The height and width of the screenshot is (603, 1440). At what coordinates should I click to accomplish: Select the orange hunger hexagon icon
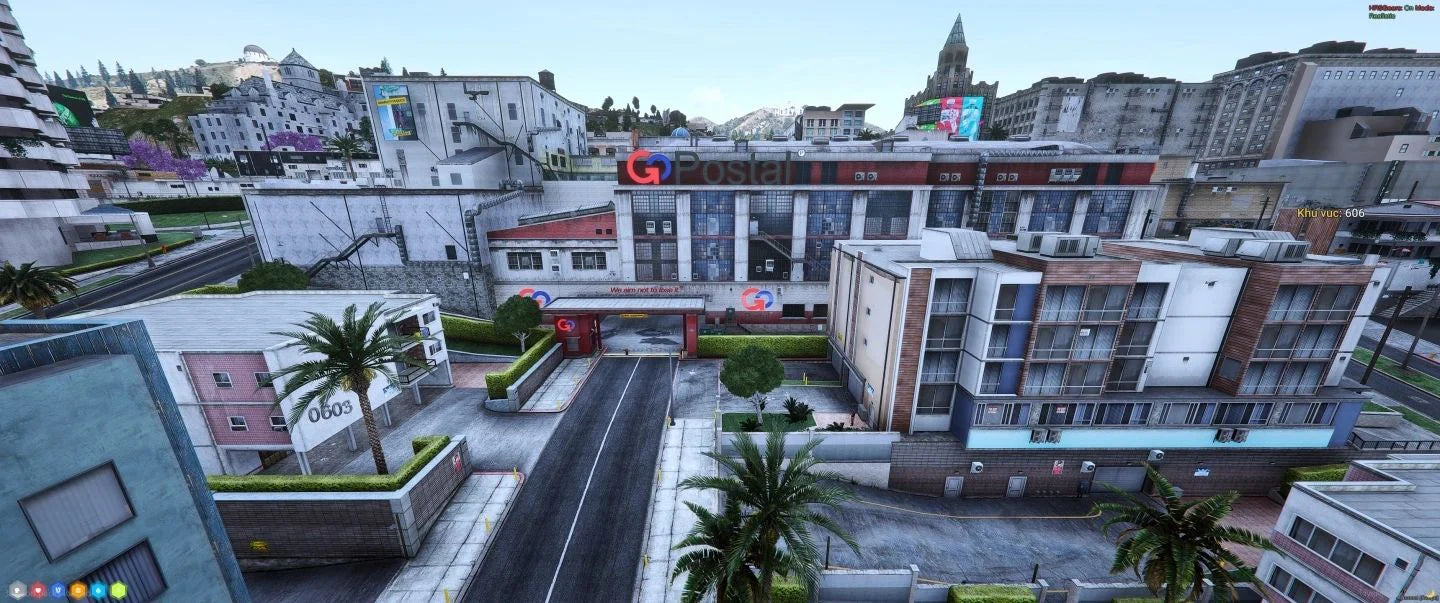78,590
